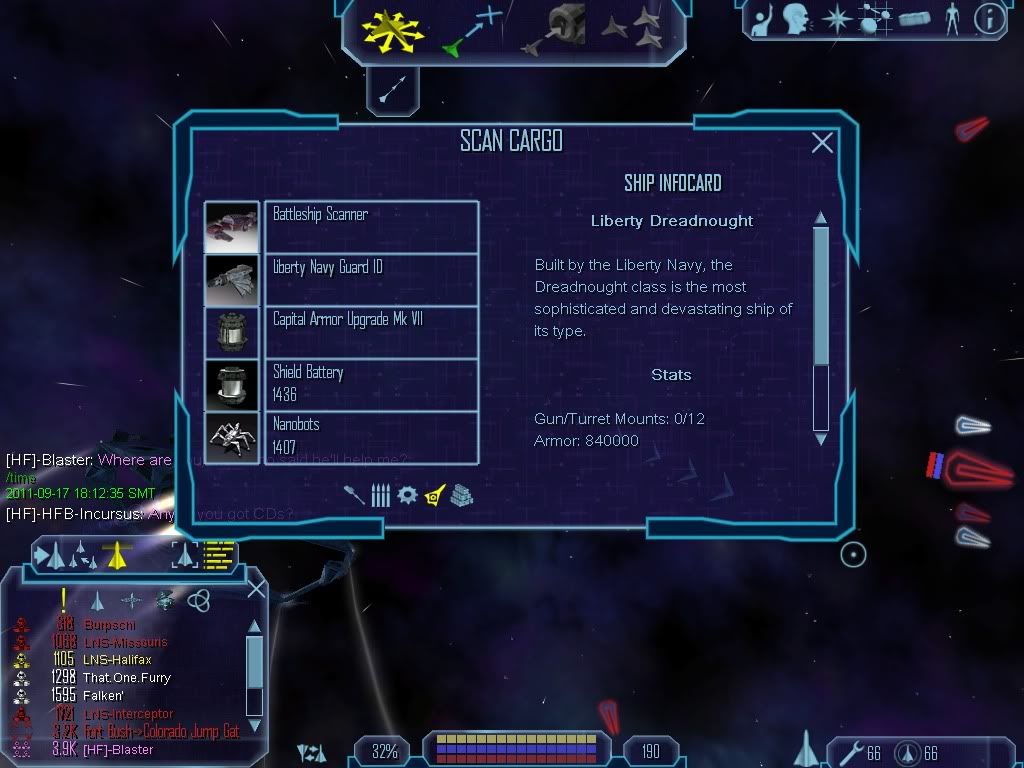Show the weapons filter with the missile icon
Viewport: 1024px width, 768px height.
[x=355, y=495]
